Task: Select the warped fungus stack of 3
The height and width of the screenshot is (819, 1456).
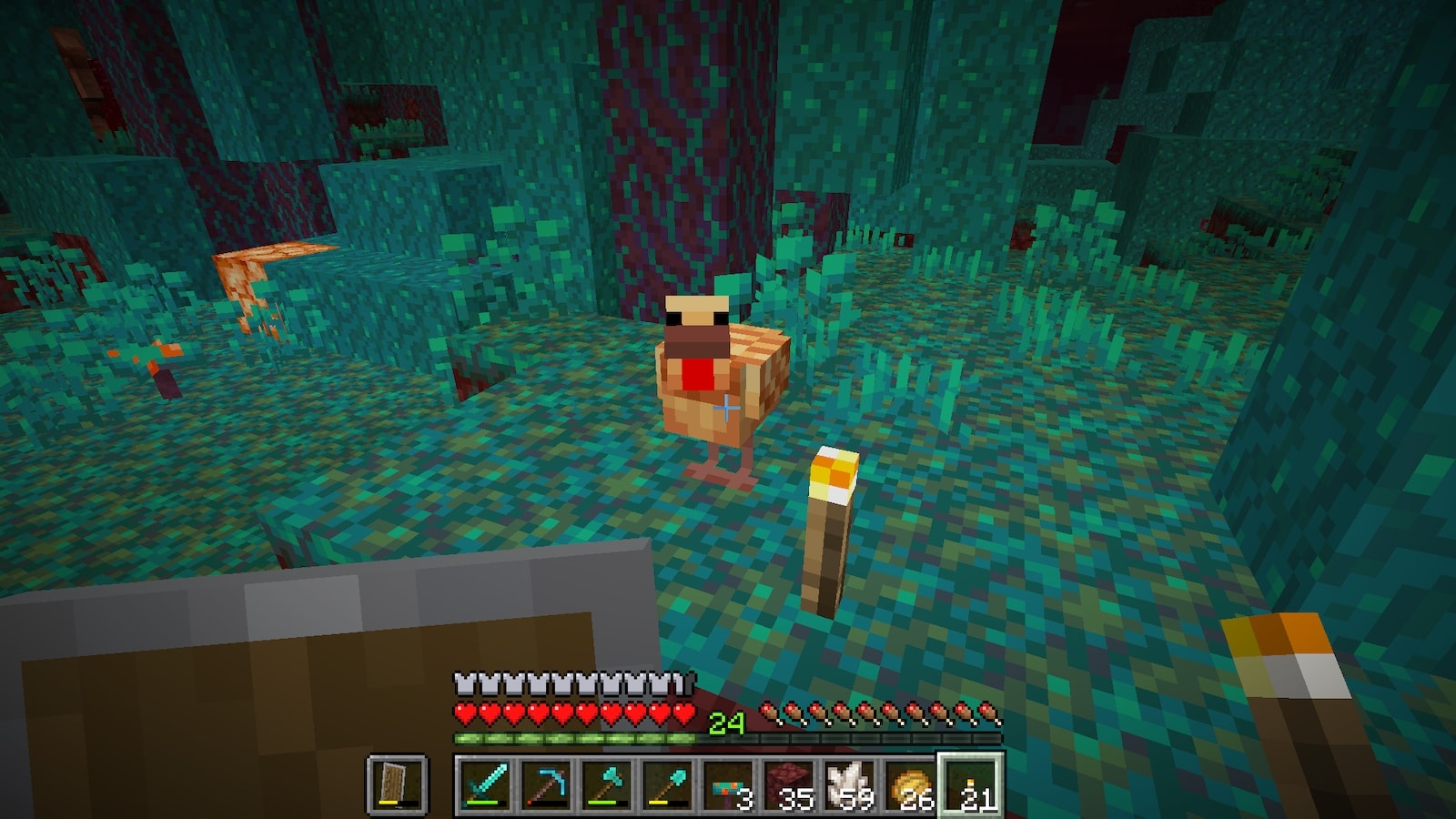Action: [x=728, y=784]
